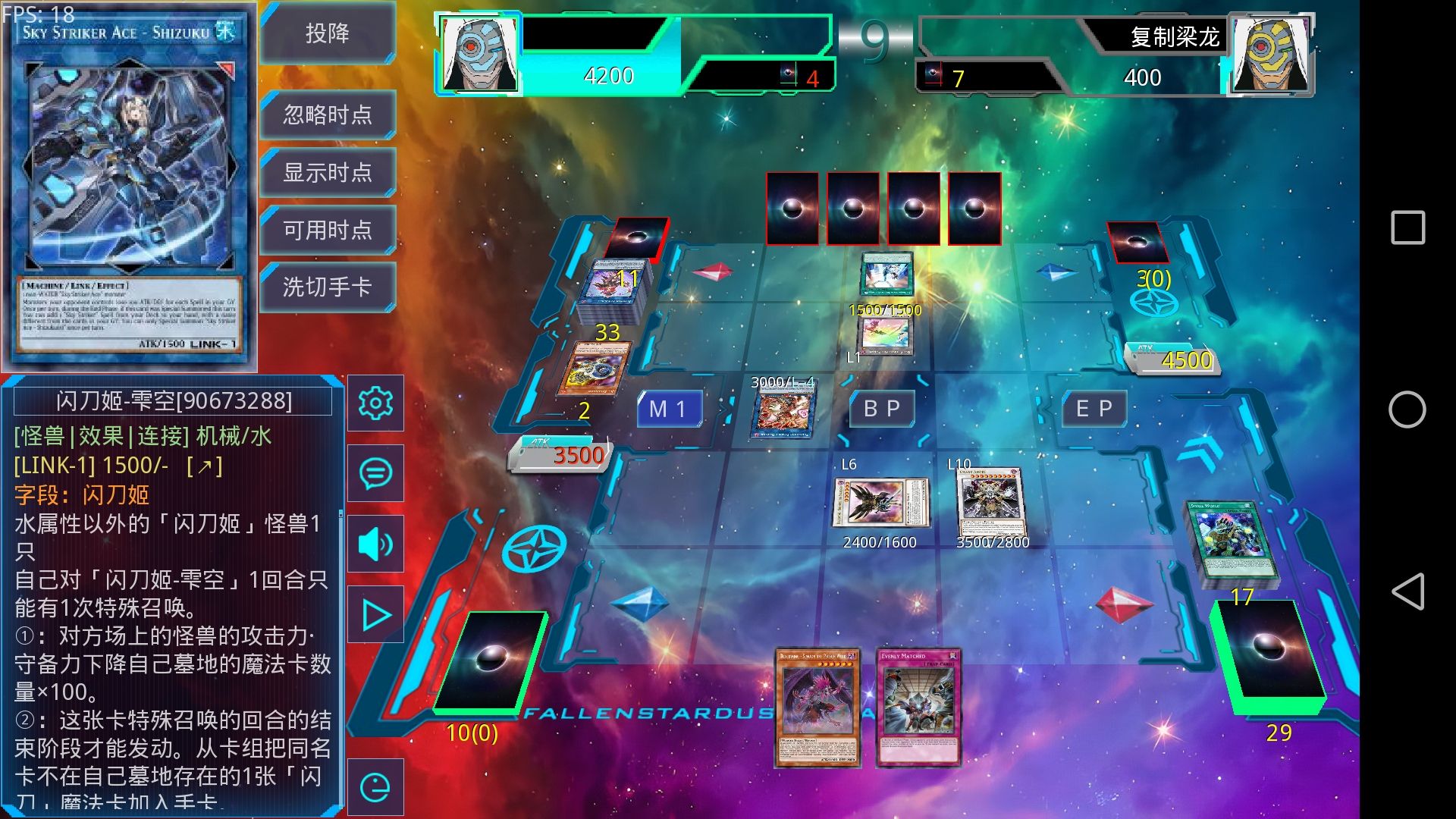
Task: View the Sky Striker Ace Shizuku card preview
Action: 129,186
